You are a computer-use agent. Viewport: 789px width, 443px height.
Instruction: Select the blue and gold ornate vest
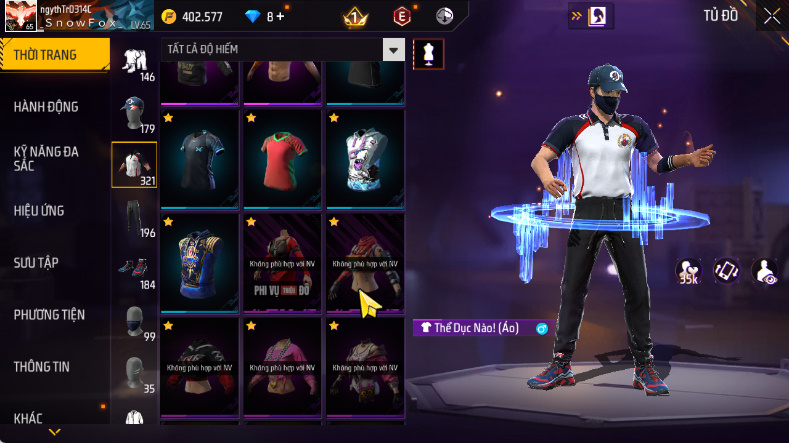(x=199, y=262)
